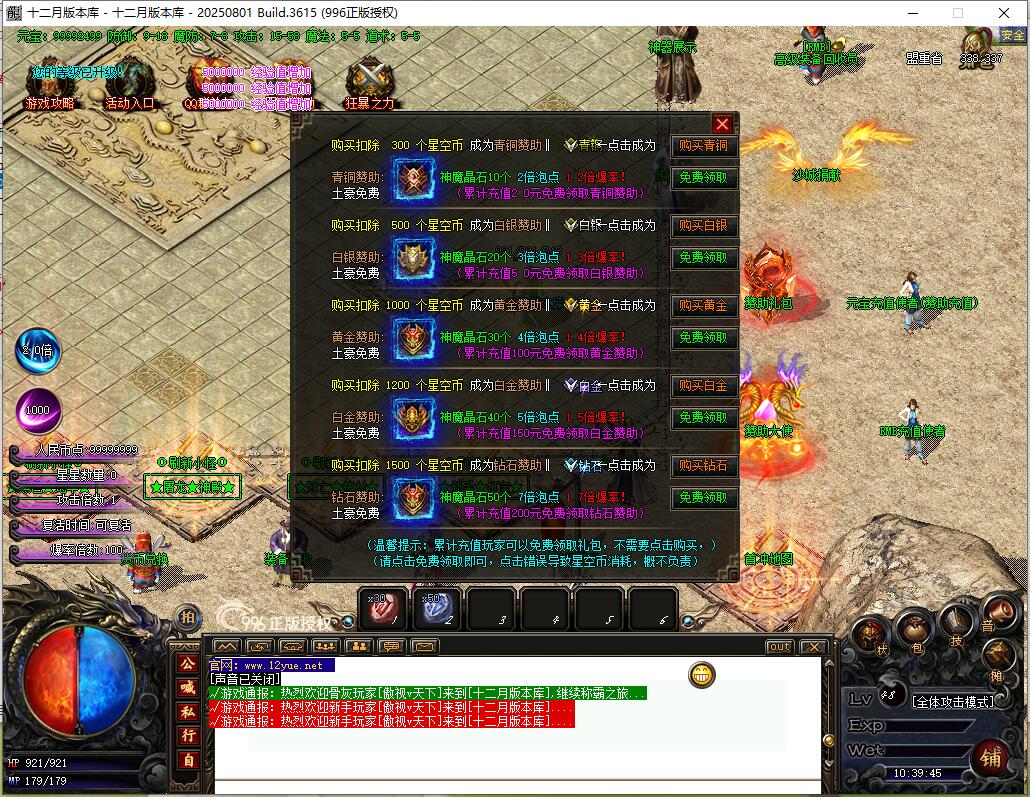Screen dimensions: 1030x797
Task: Purchase the Diamond sponsor (购买钻石)
Action: tap(704, 466)
